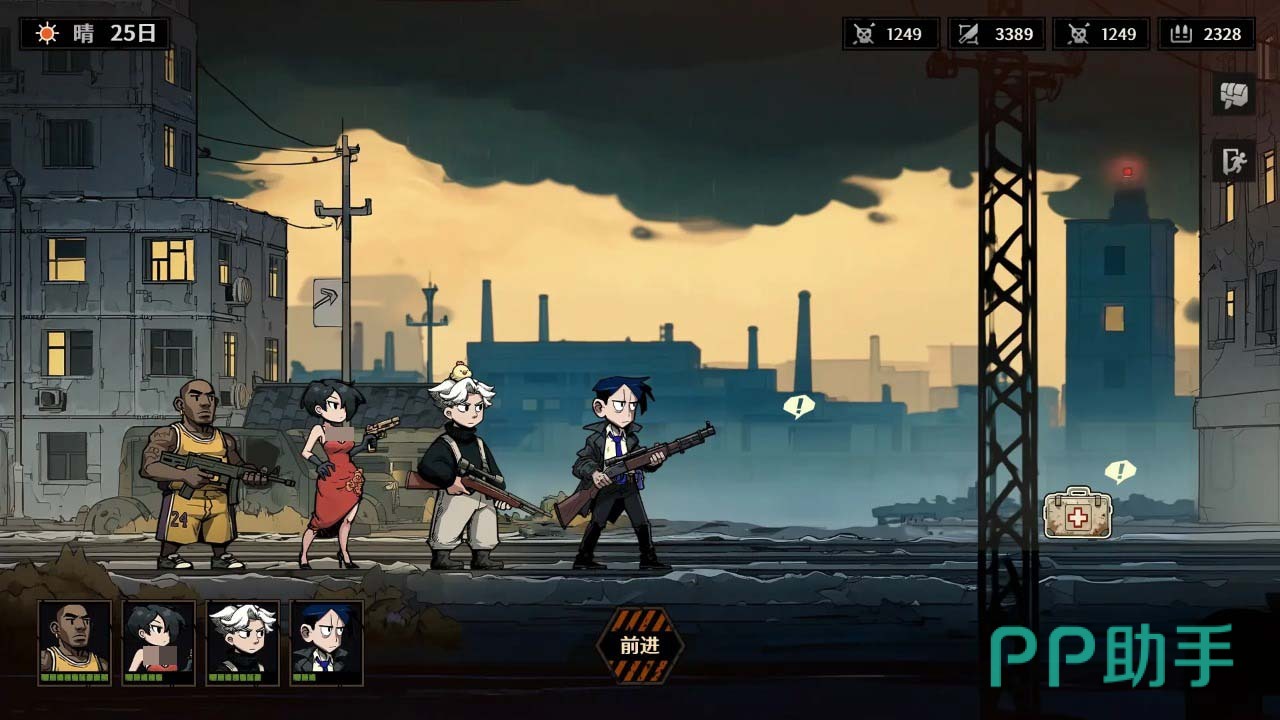Pick the blue-haired character portrait
1280x720 pixels.
(x=326, y=641)
